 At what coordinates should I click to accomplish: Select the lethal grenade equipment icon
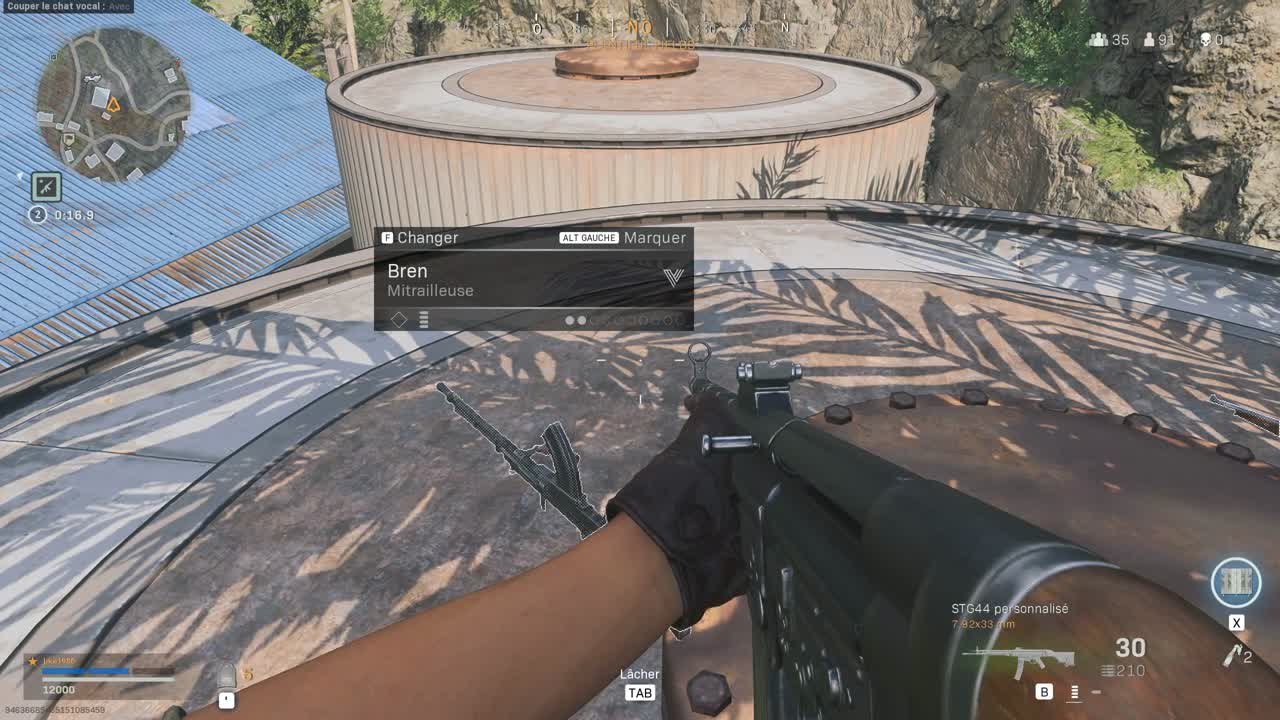[x=1233, y=656]
